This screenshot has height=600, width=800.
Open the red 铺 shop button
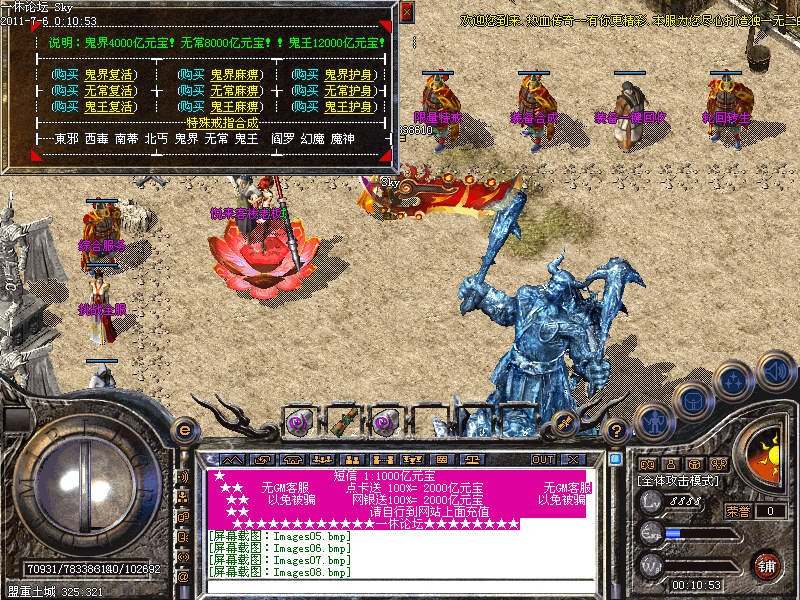tap(767, 565)
